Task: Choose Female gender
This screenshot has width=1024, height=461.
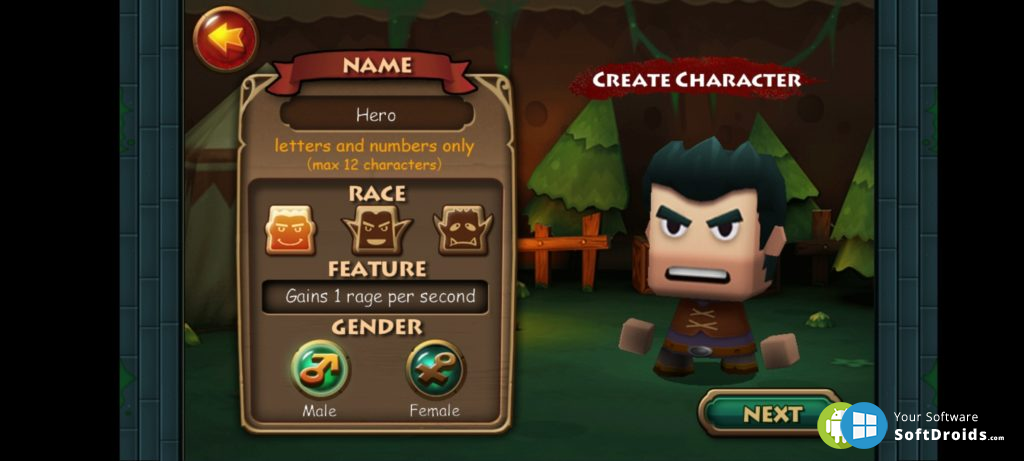Action: [435, 370]
